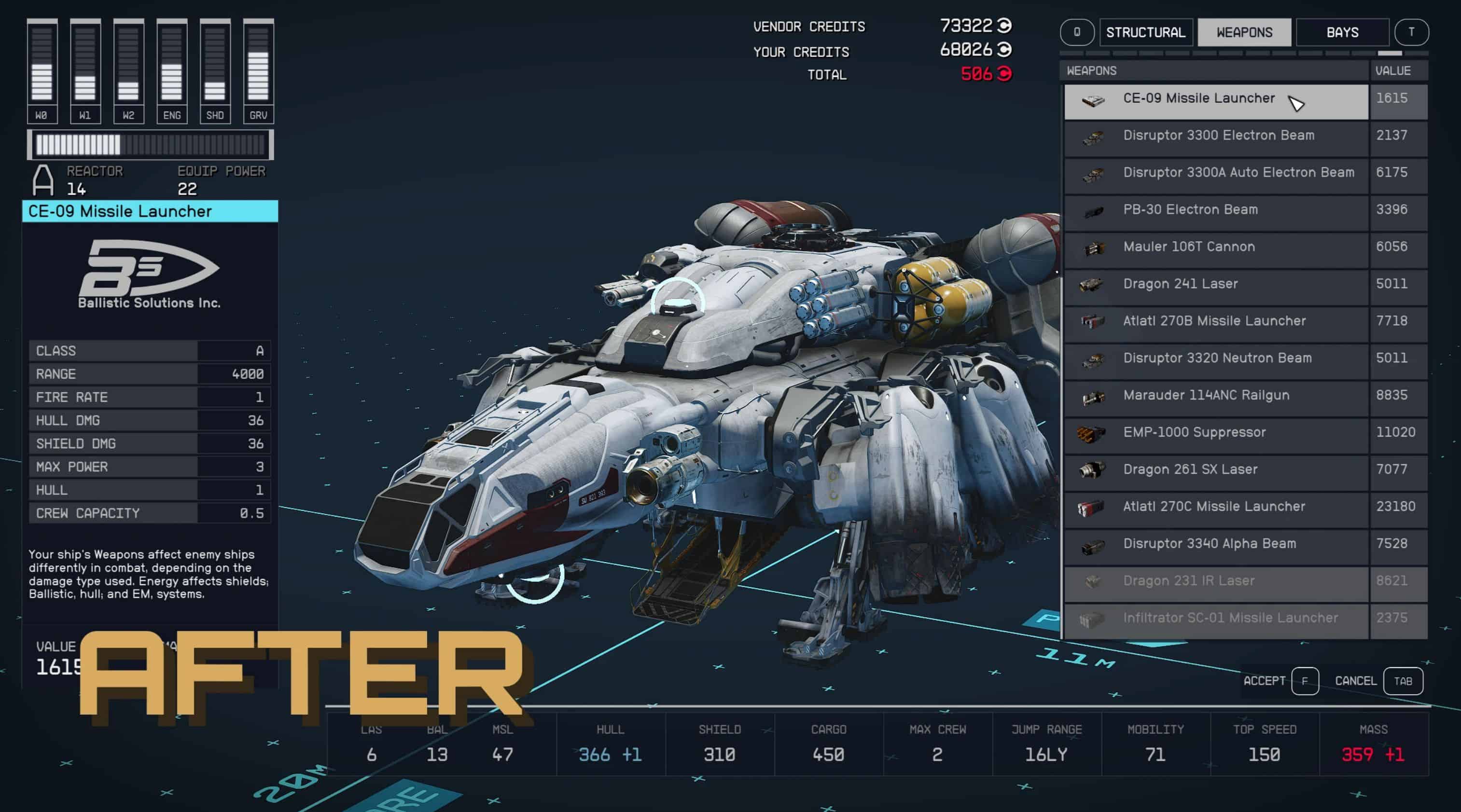The height and width of the screenshot is (812, 1461).
Task: Select the Mauler 106T Cannon
Action: click(x=1189, y=247)
